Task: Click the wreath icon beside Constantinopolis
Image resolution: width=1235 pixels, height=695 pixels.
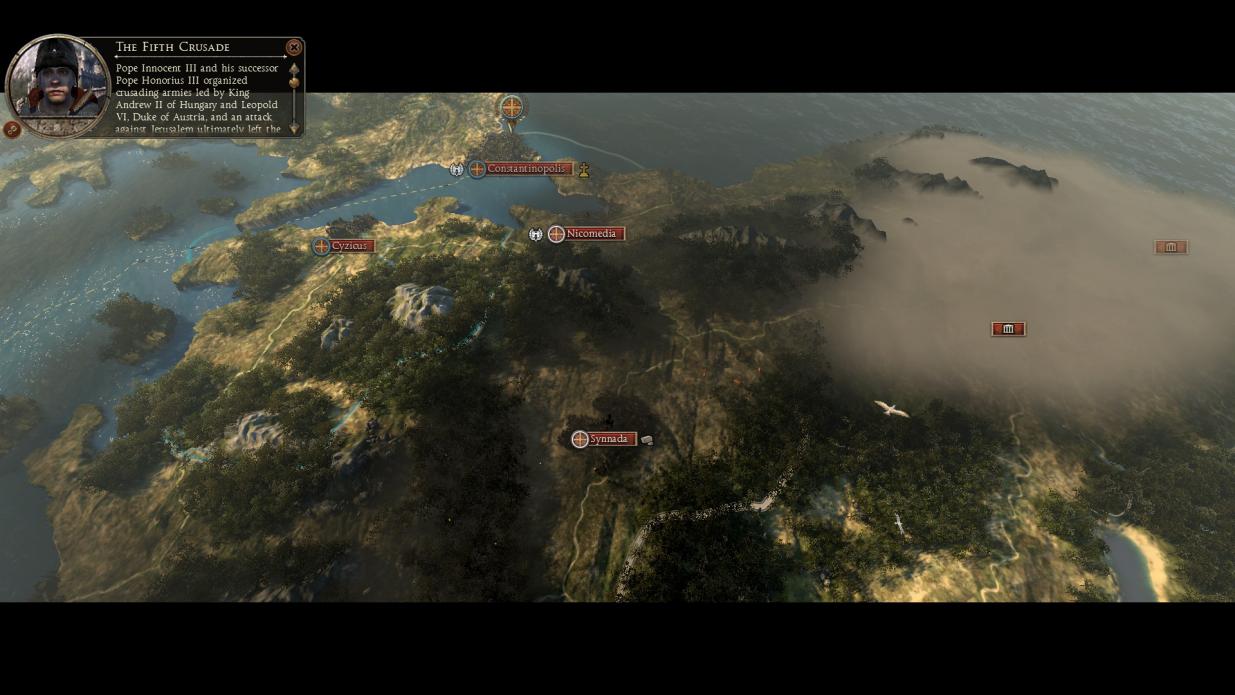Action: pyautogui.click(x=457, y=169)
